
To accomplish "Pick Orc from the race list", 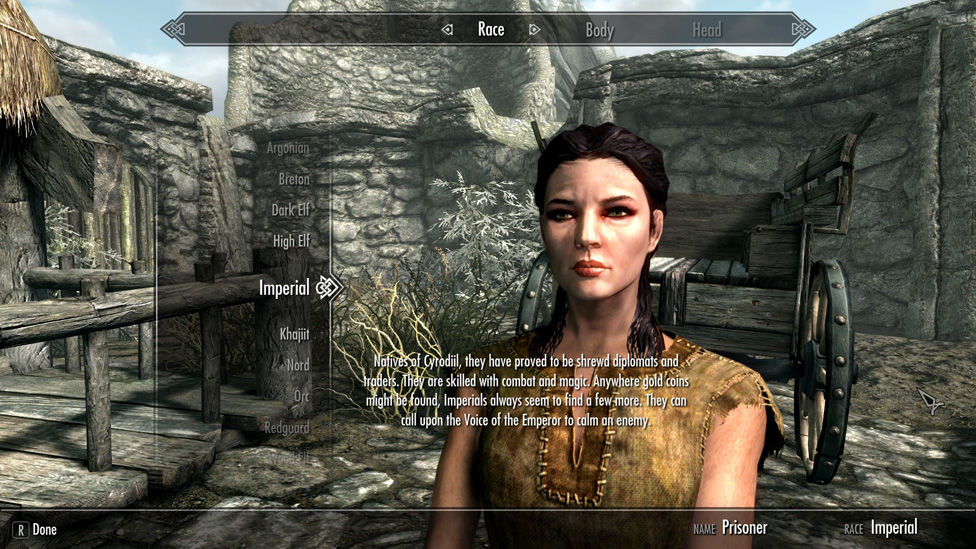I will 300,396.
